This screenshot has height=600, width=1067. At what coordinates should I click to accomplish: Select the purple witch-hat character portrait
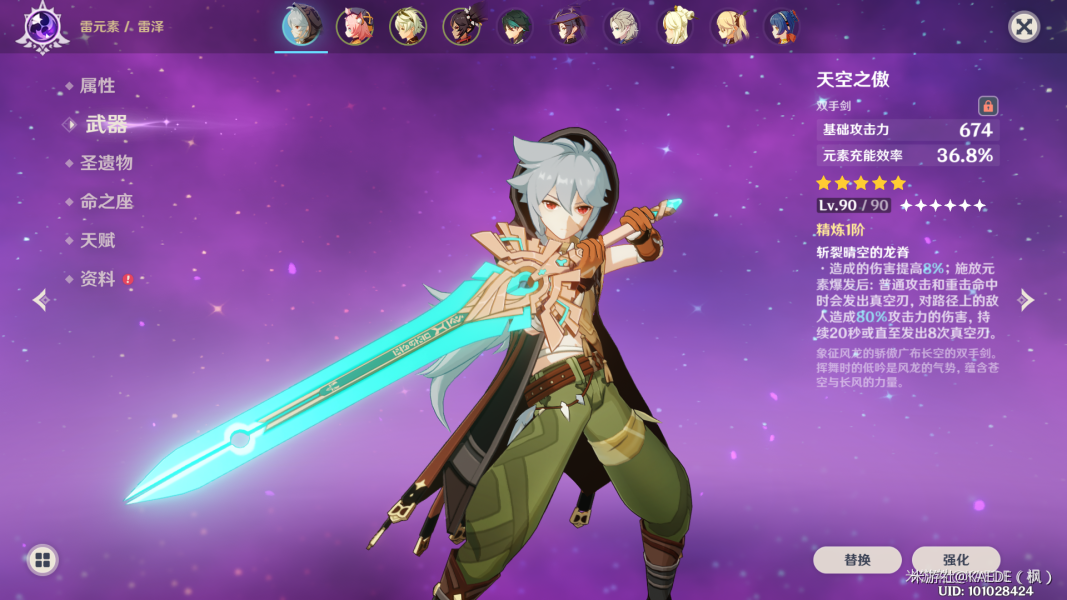point(569,27)
